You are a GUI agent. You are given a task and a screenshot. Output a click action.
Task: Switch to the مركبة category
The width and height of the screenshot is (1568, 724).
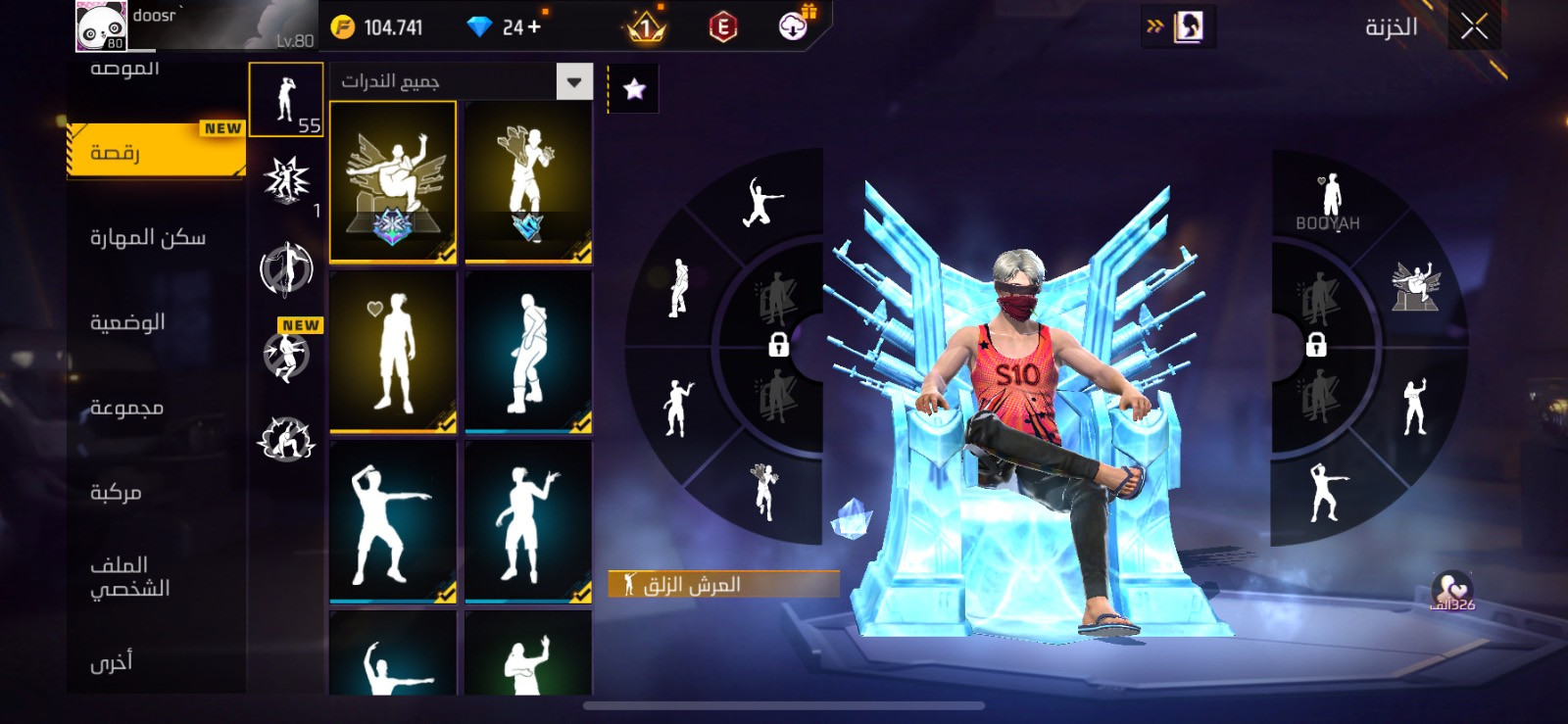pyautogui.click(x=117, y=492)
